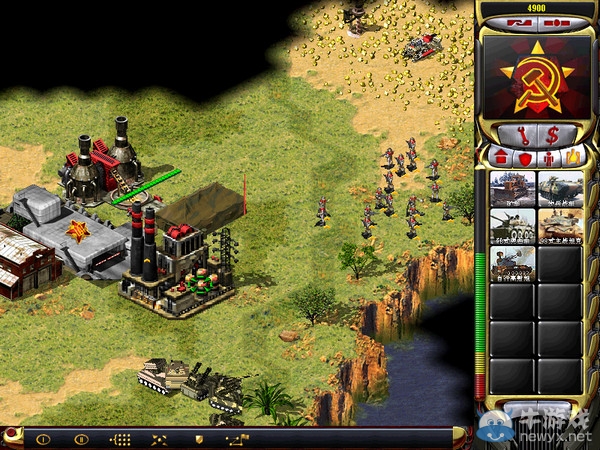The image size is (600, 450).
Task: Show the vehicles build tab
Action: [571, 157]
